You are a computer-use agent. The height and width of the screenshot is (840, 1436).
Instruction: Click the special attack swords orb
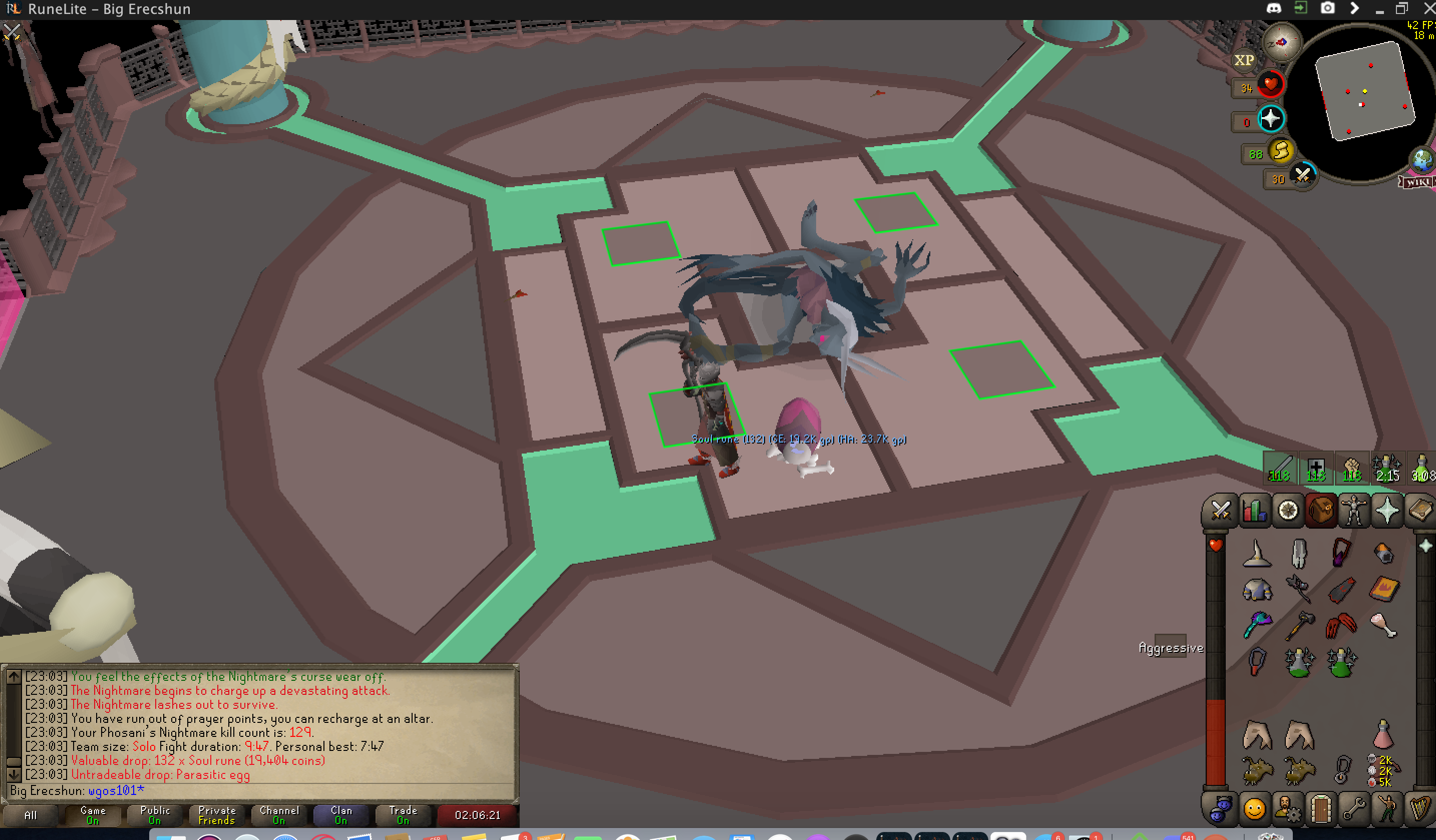tap(1302, 176)
